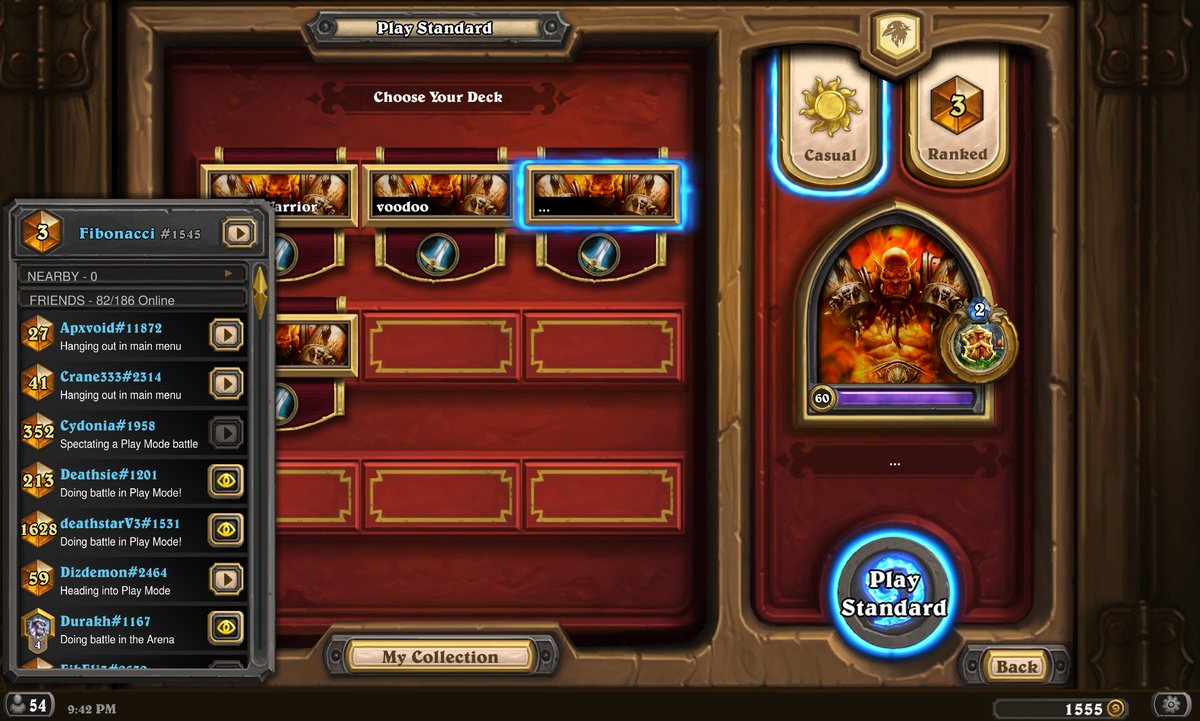Open the gold shop via 1555 counter
This screenshot has height=721, width=1200.
[x=1092, y=708]
